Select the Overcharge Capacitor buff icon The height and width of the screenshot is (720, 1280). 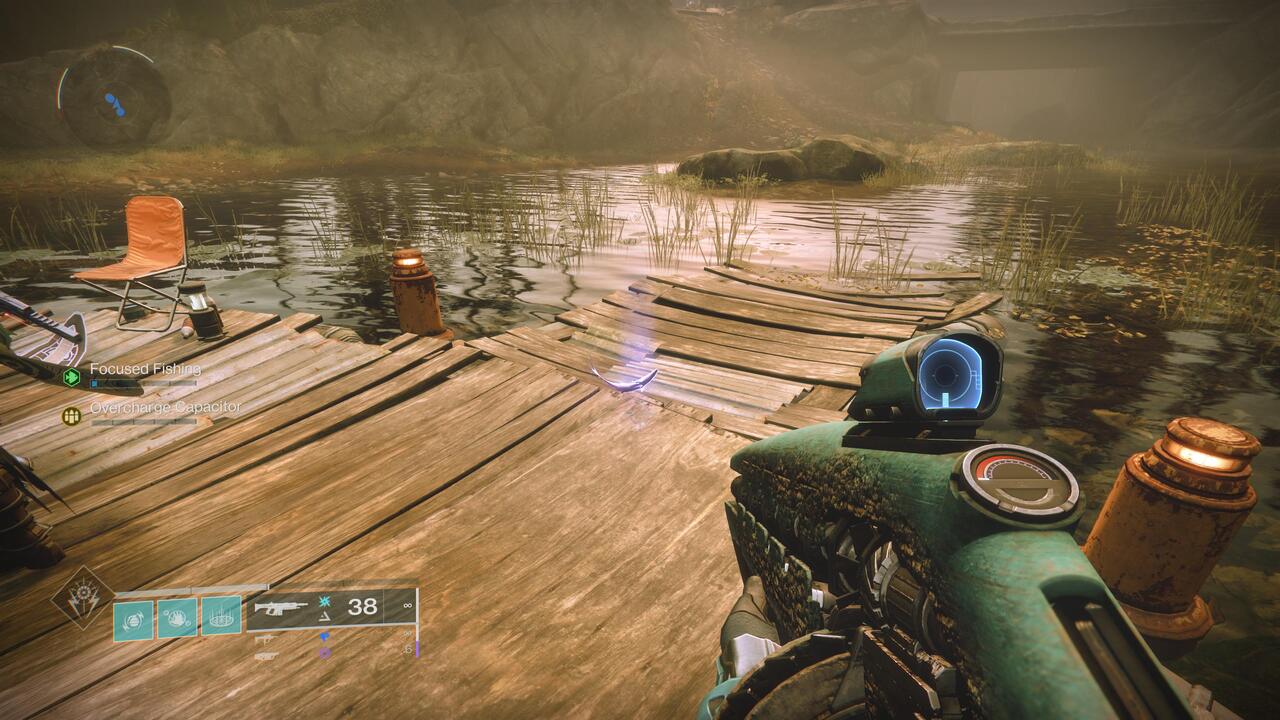point(71,415)
